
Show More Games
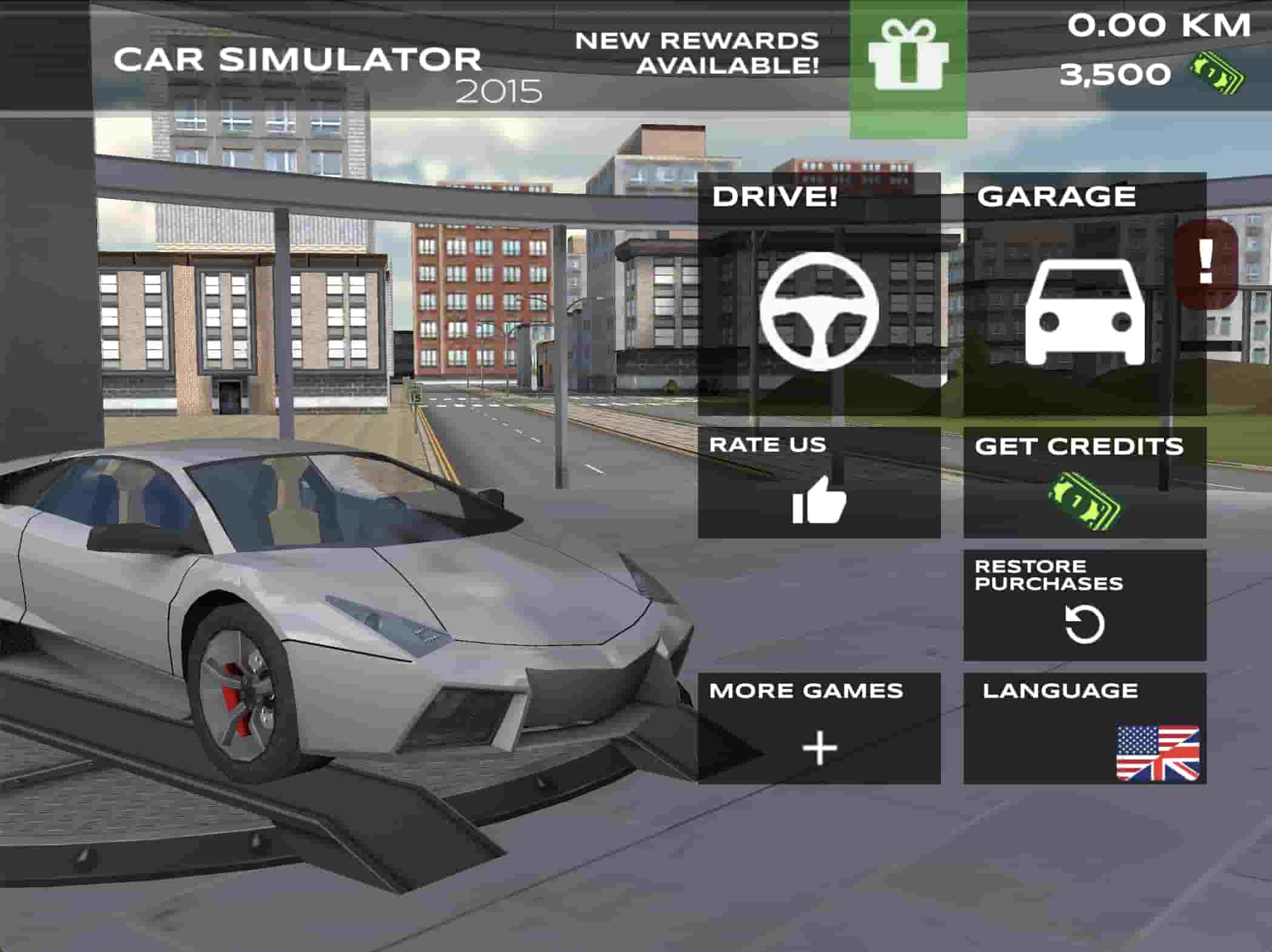pos(818,728)
